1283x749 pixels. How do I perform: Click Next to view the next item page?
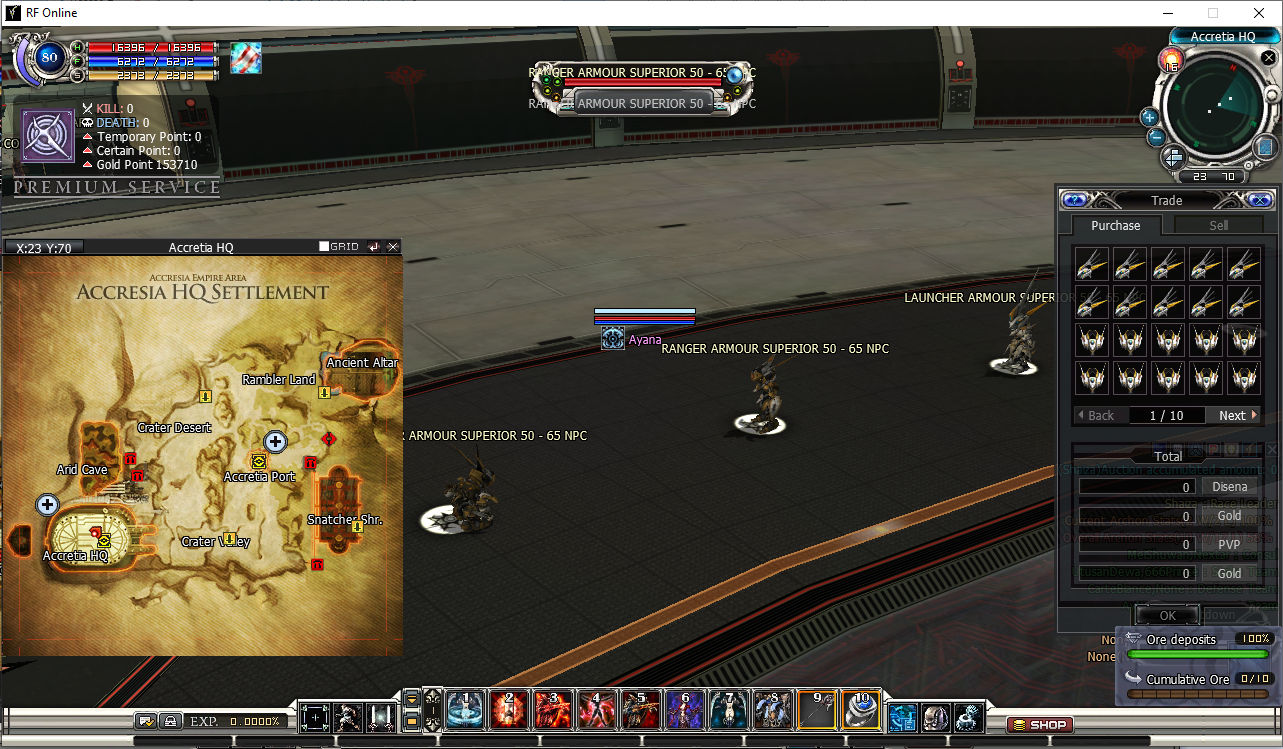[1233, 415]
